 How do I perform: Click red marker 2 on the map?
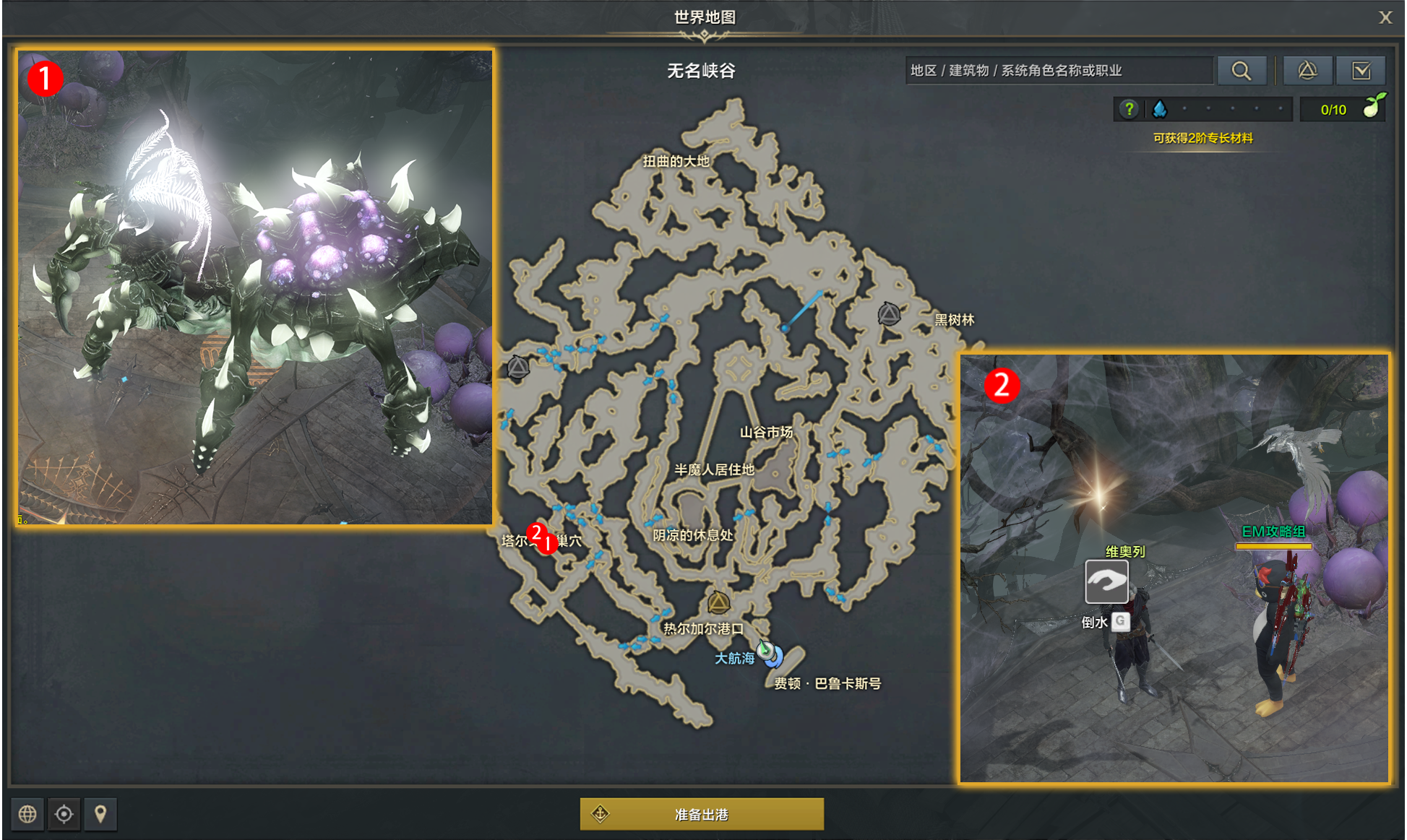(536, 533)
